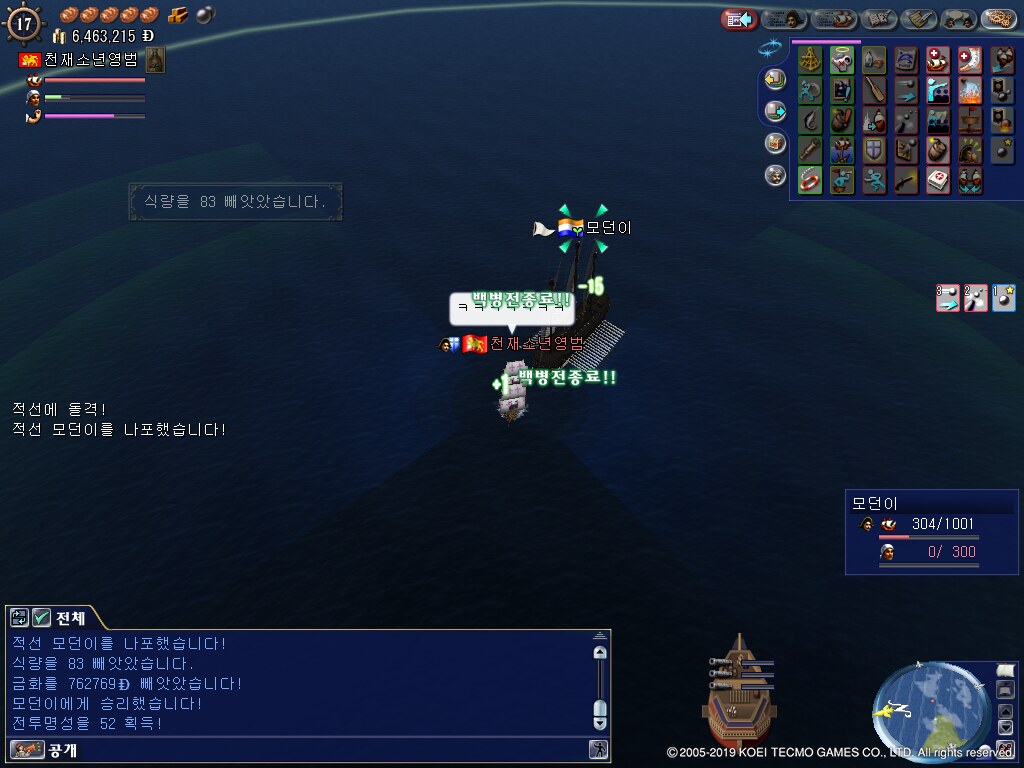Use the spyglass telescope skill
Screen dimensions: 1024x768
(810, 150)
